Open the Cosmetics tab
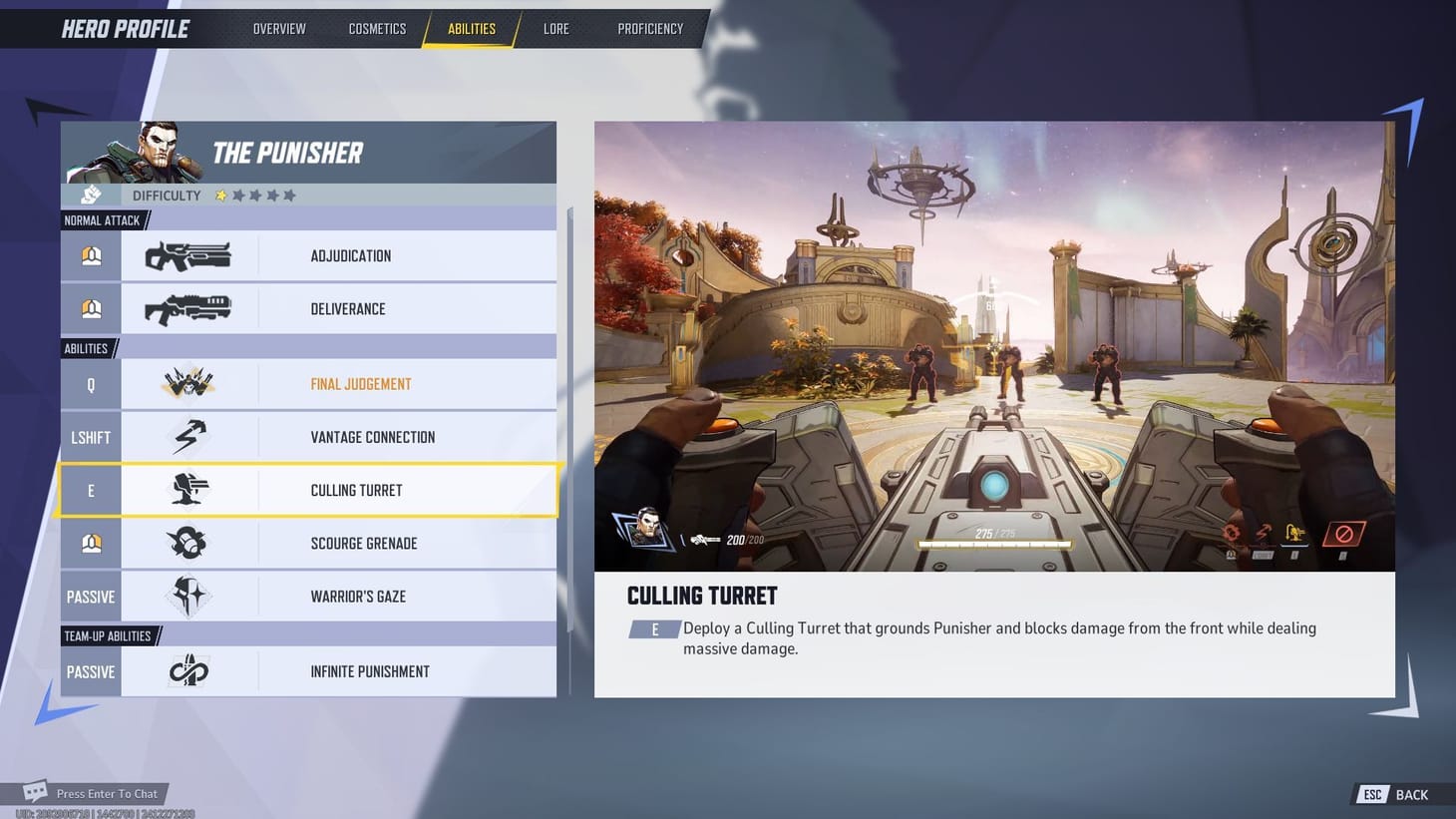 [377, 28]
